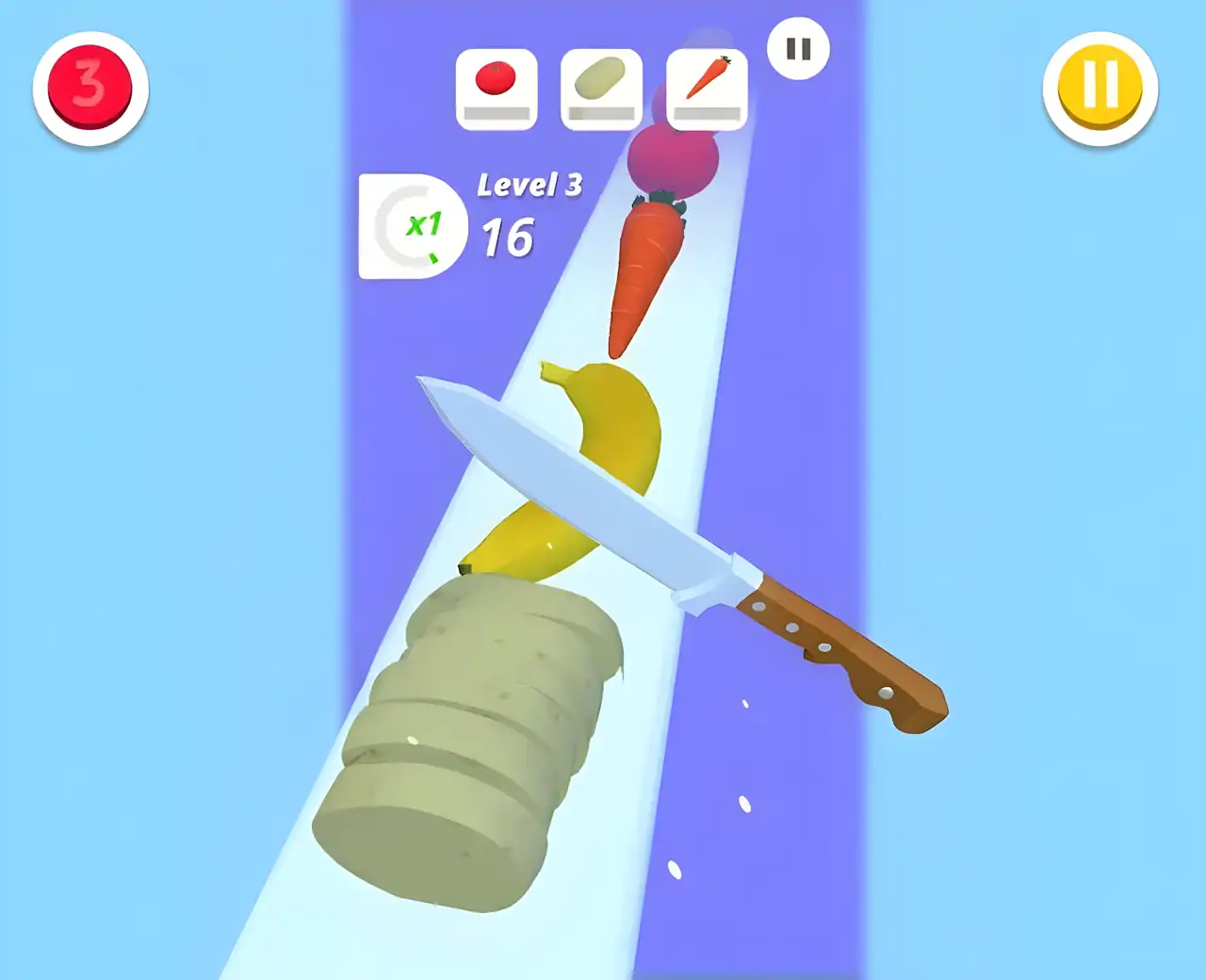This screenshot has height=980, width=1206.
Task: Select the cucumber goal icon
Action: [x=600, y=80]
